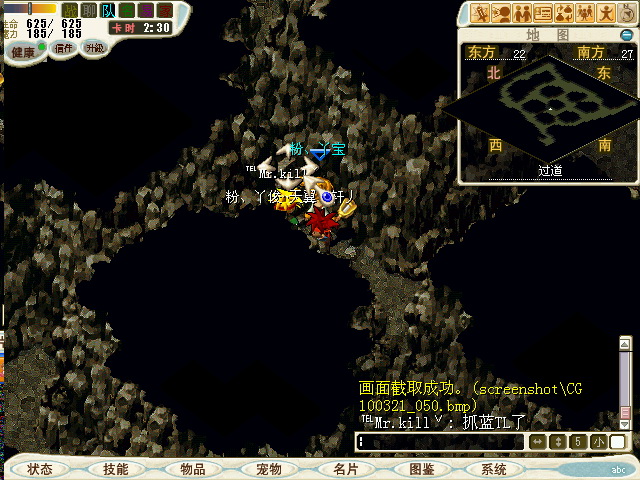Open the 状态 status menu
640x480 pixels.
[40, 469]
